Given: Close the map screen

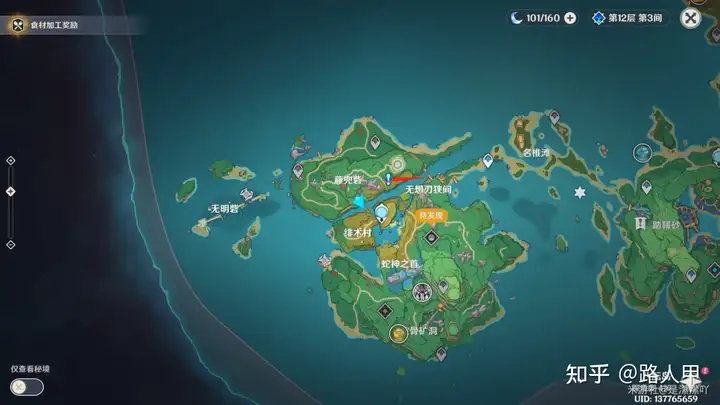Looking at the screenshot, I should [690, 17].
